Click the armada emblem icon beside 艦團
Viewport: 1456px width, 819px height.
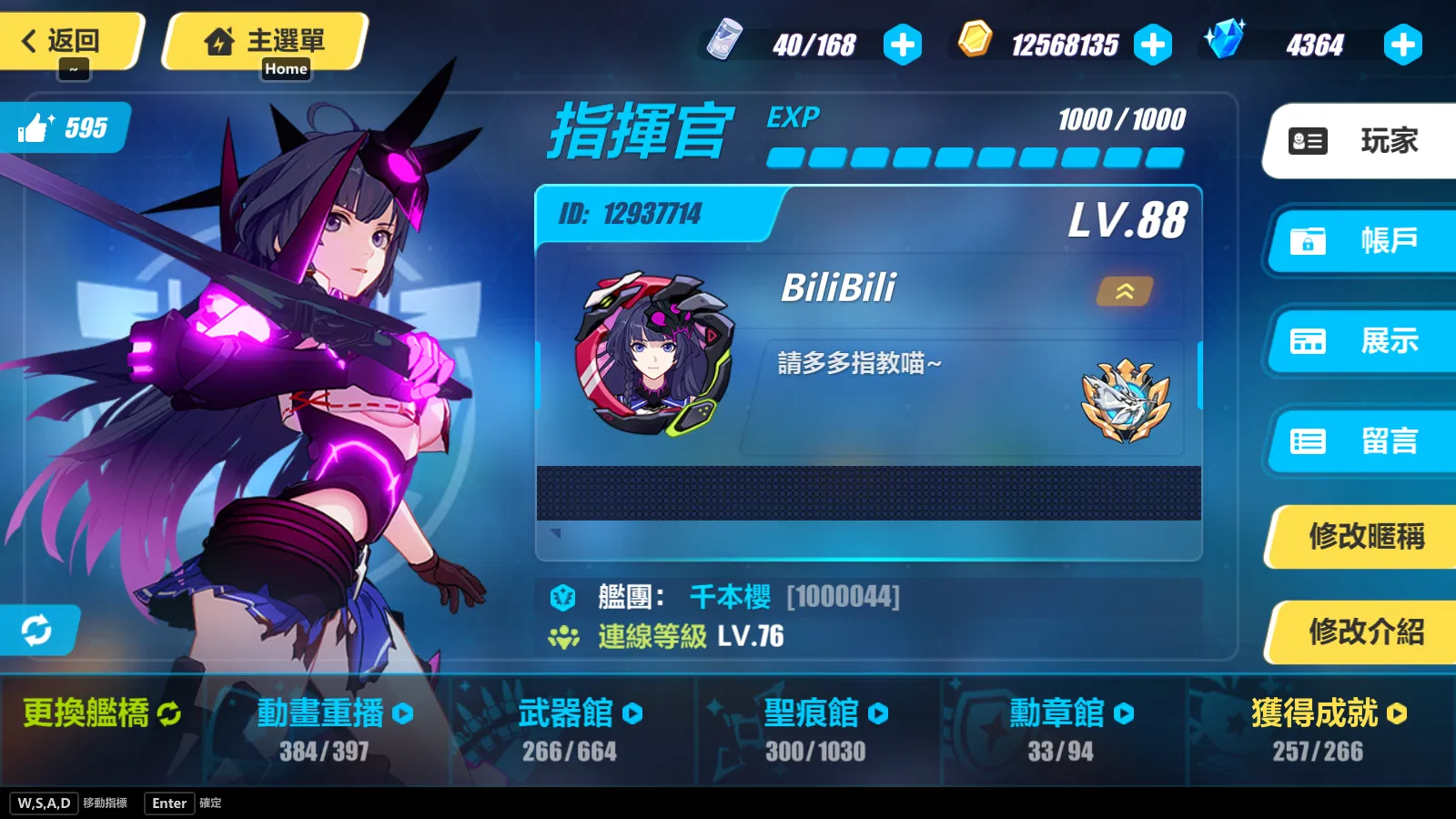(x=564, y=596)
